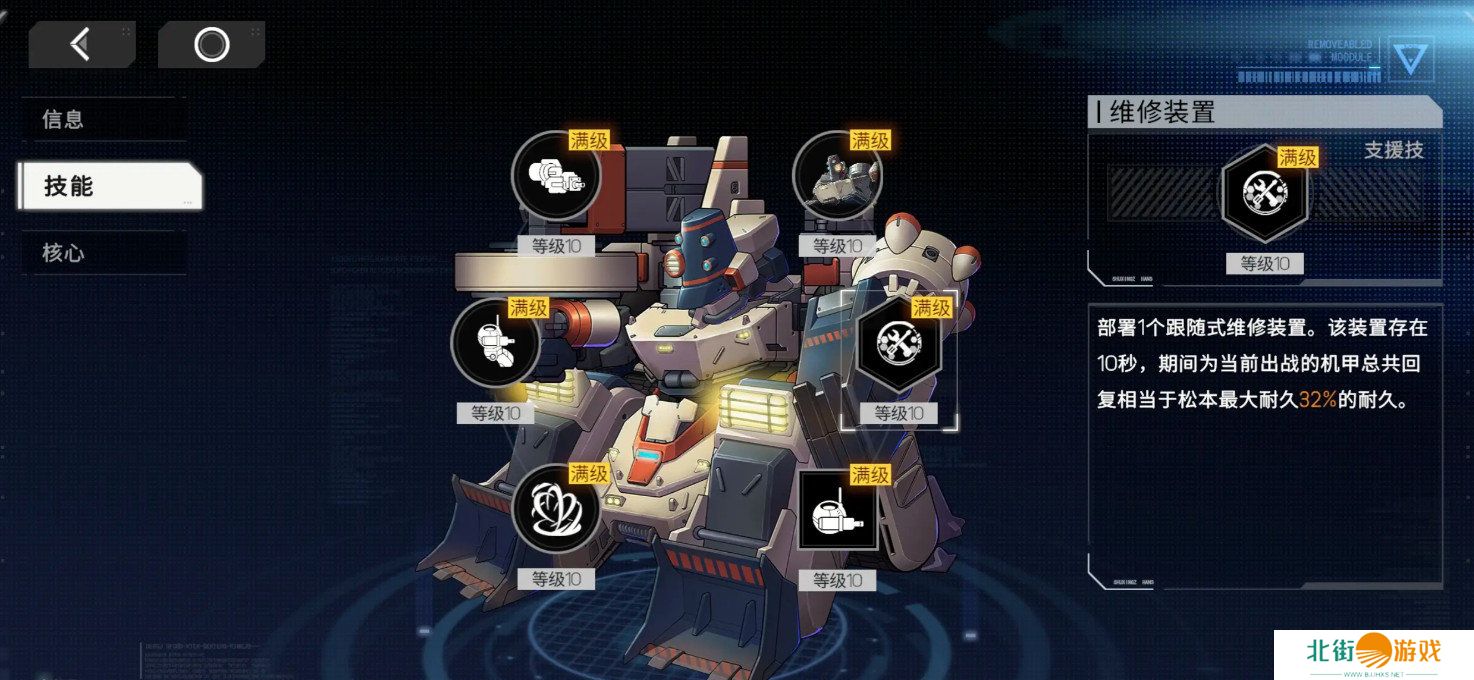Choose the mech portrait skill icon
Viewport: 1474px width, 680px height.
837,177
